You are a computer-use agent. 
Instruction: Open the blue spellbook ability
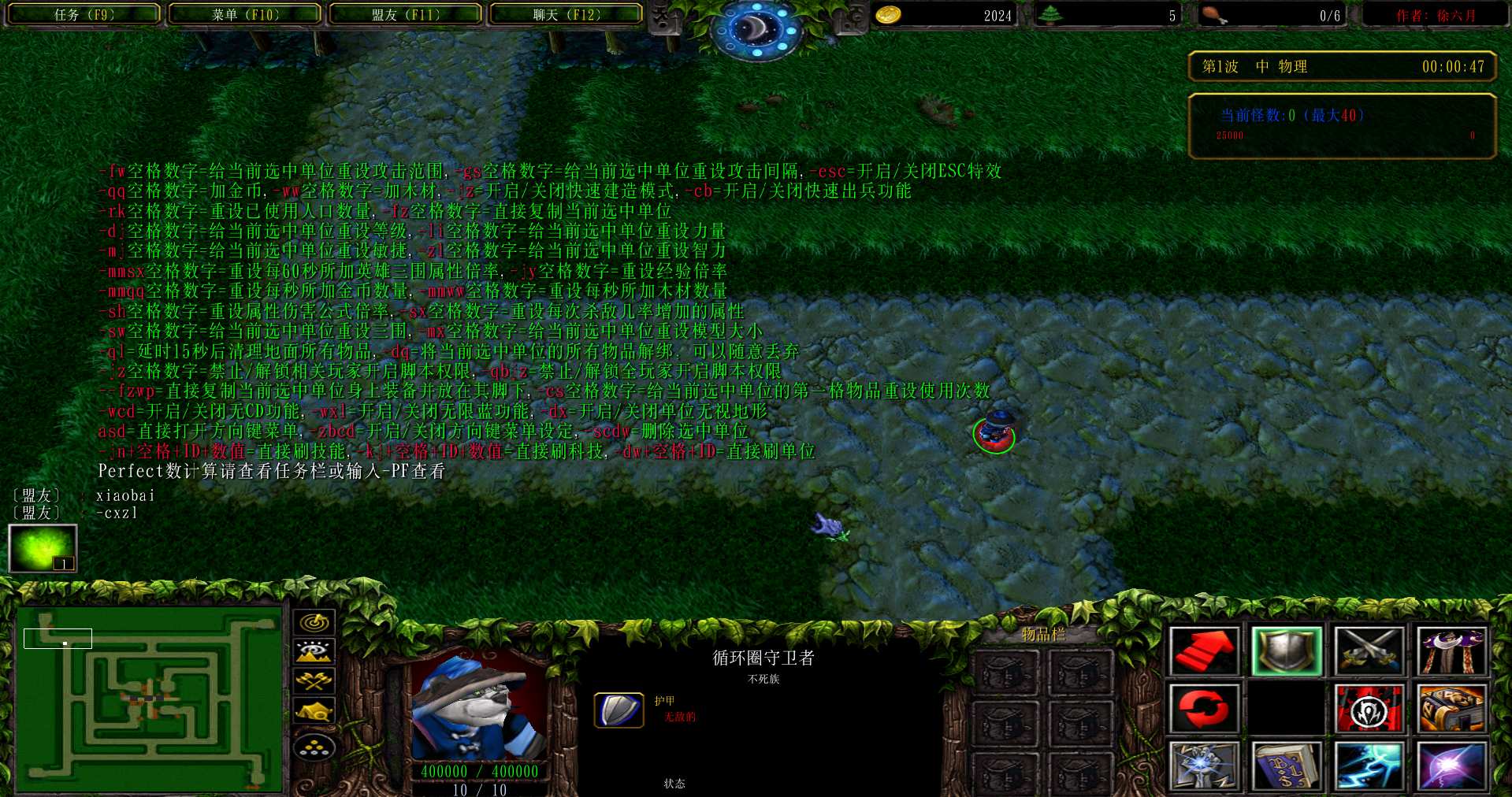coord(1287,765)
